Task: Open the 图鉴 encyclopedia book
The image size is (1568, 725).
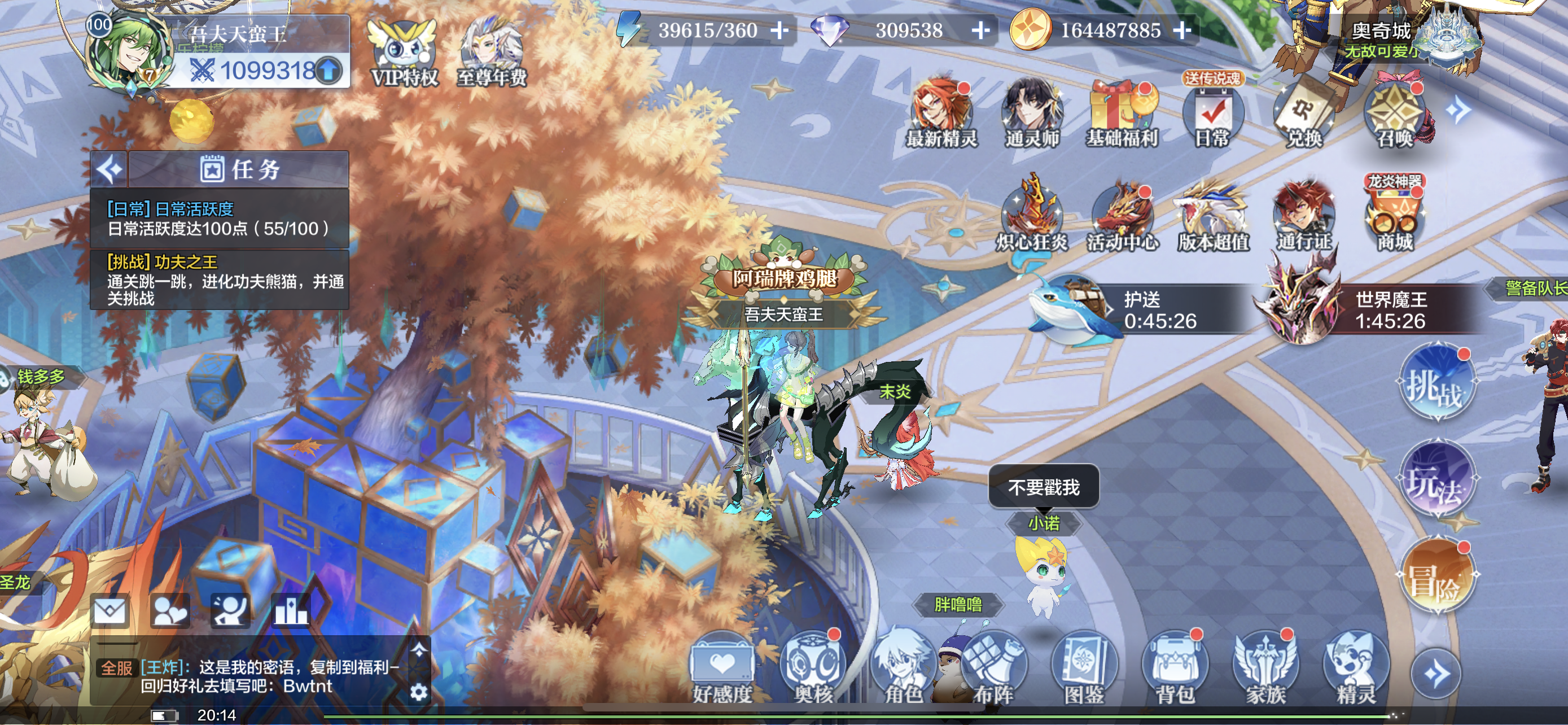Action: point(1084,670)
